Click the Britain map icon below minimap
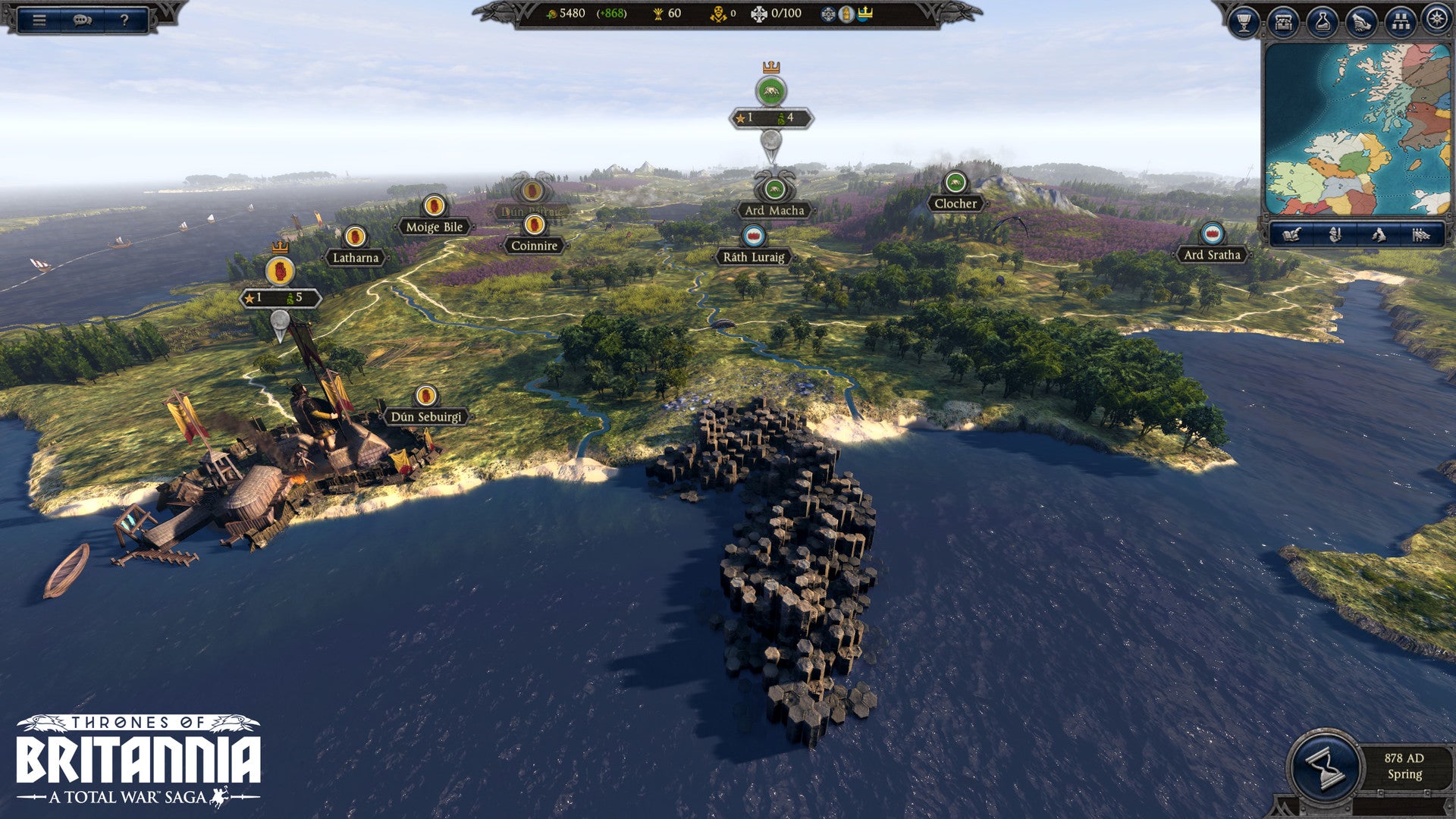 point(1379,235)
